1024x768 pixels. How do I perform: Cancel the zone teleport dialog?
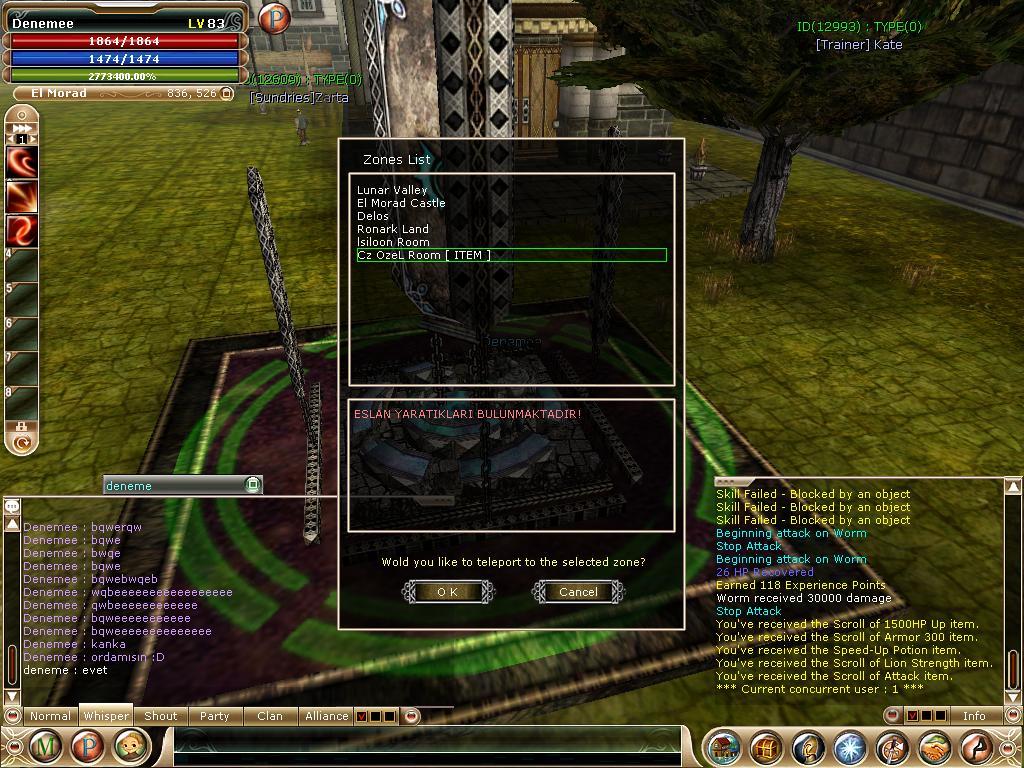coord(578,592)
